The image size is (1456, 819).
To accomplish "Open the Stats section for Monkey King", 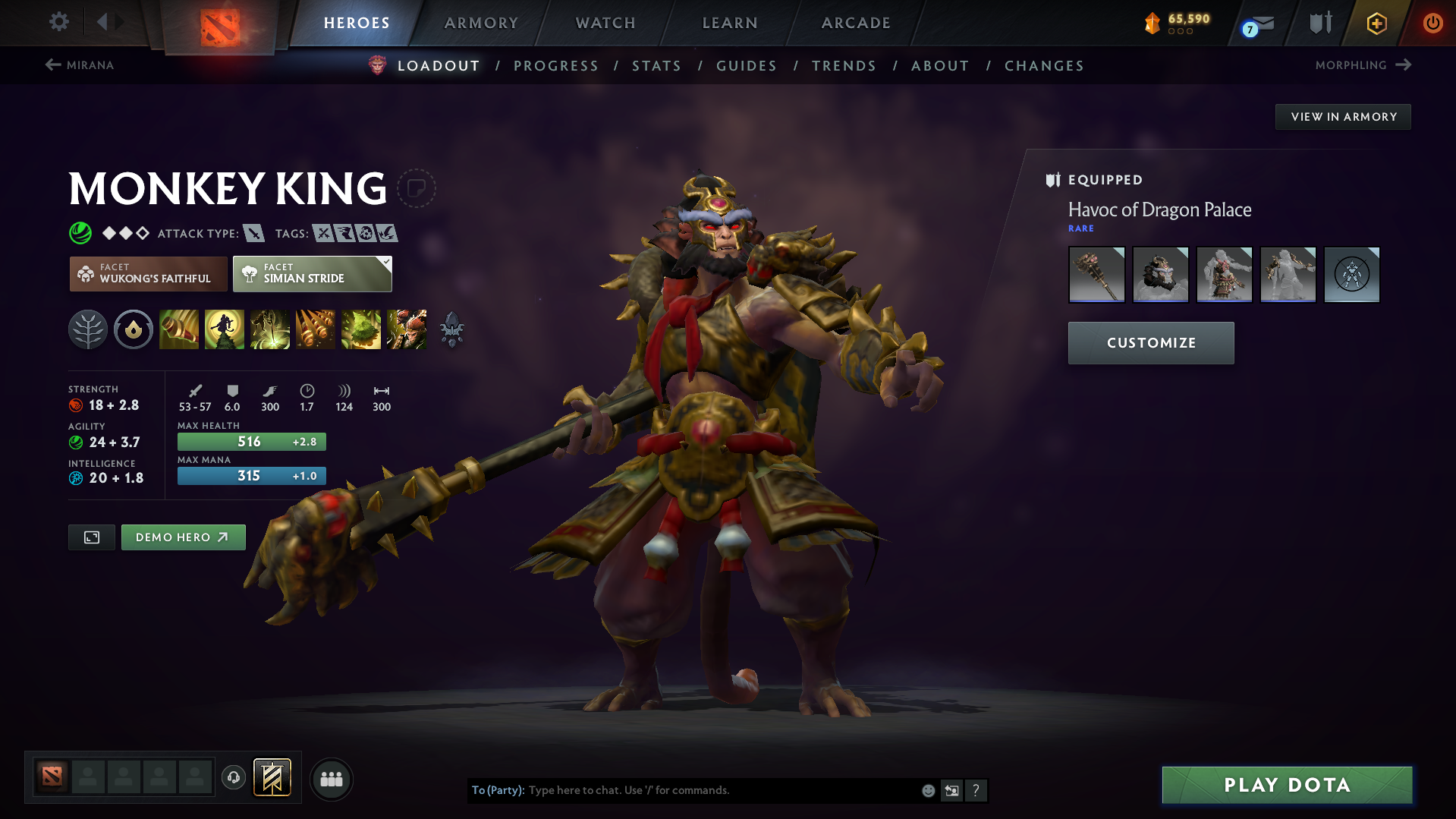I will click(656, 66).
